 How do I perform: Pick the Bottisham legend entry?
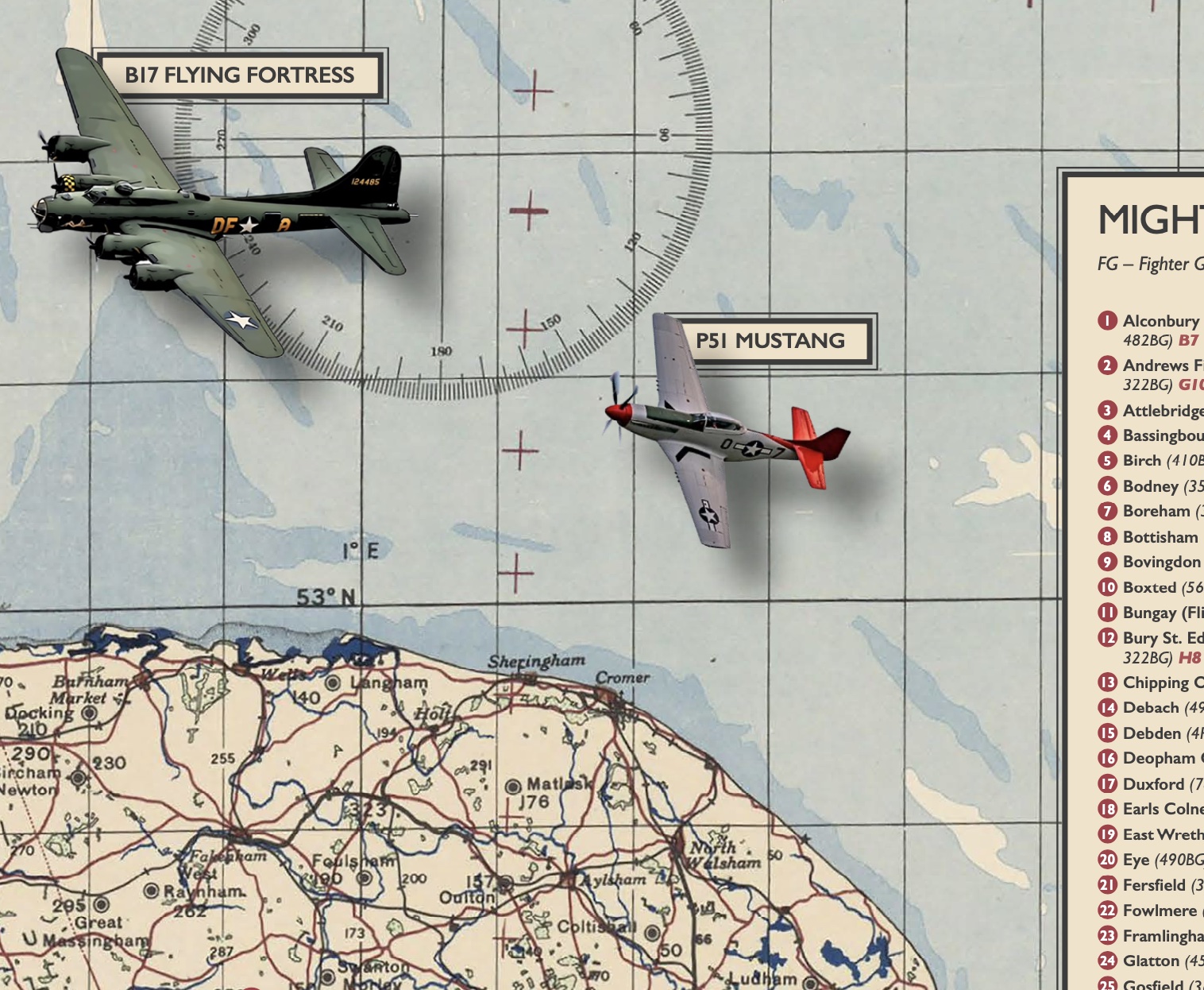pyautogui.click(x=1160, y=537)
